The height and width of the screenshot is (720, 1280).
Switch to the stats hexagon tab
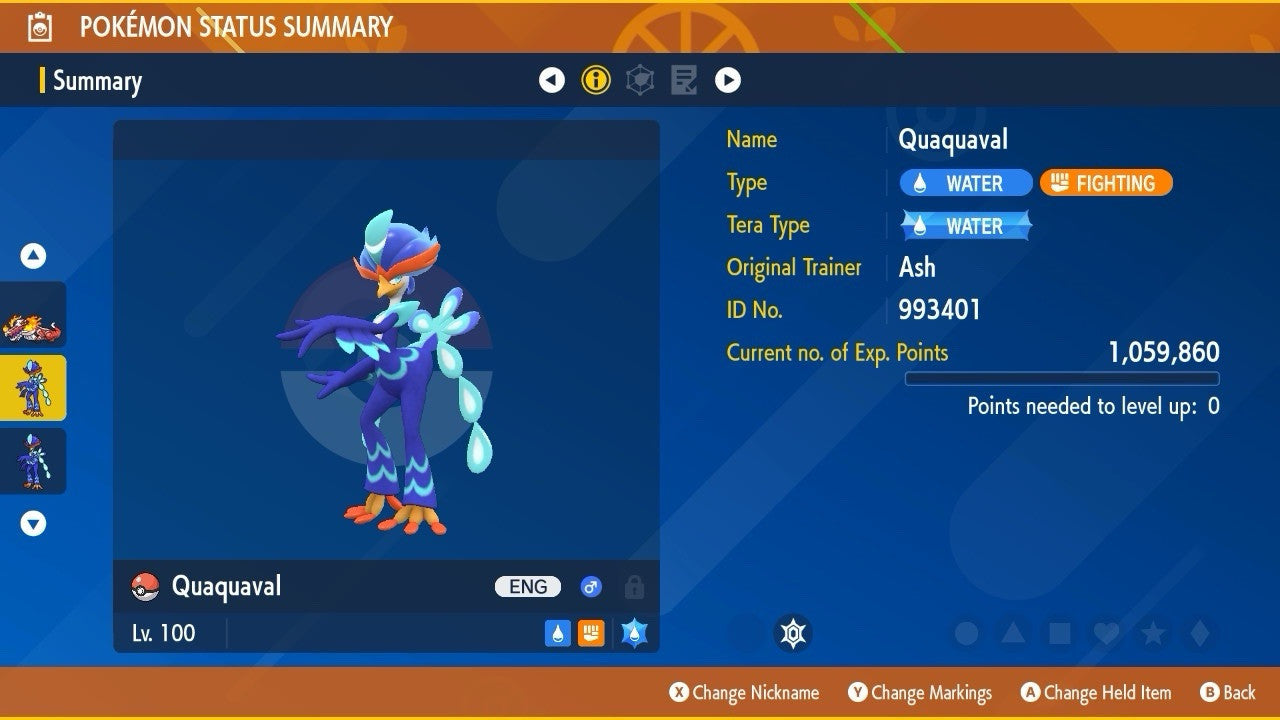pos(640,80)
